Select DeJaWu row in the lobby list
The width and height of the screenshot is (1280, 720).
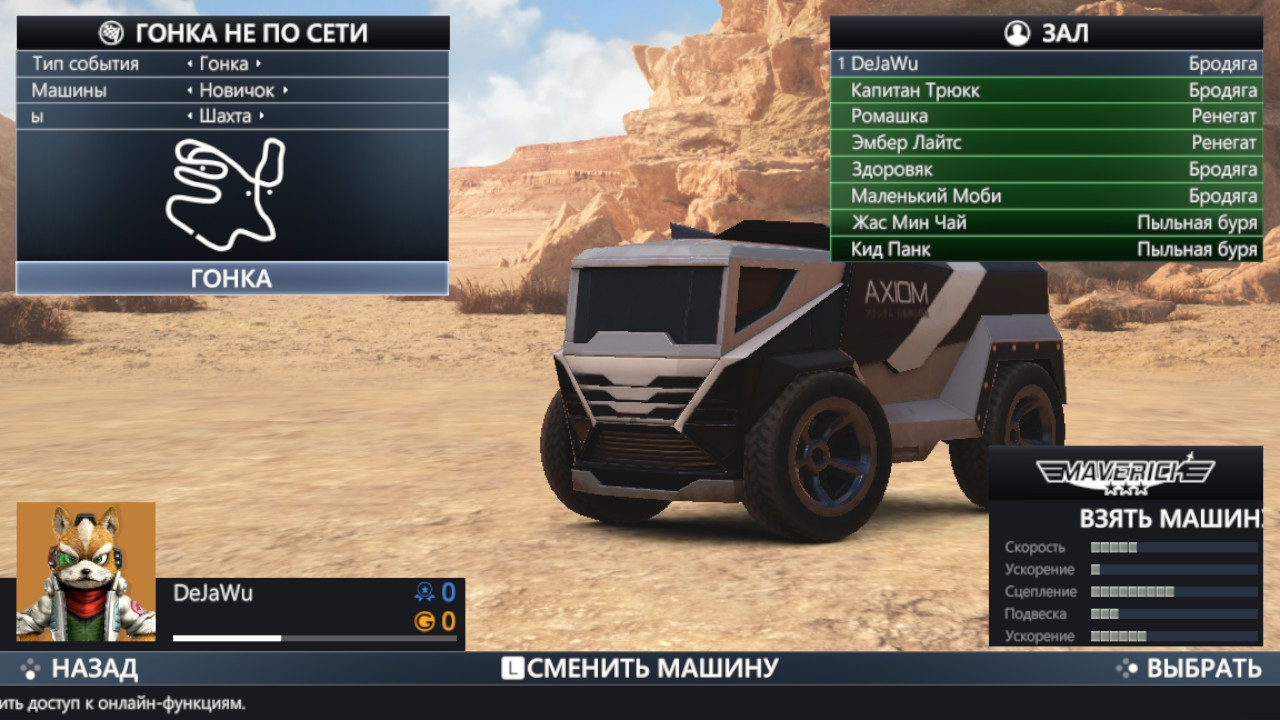coord(1046,64)
